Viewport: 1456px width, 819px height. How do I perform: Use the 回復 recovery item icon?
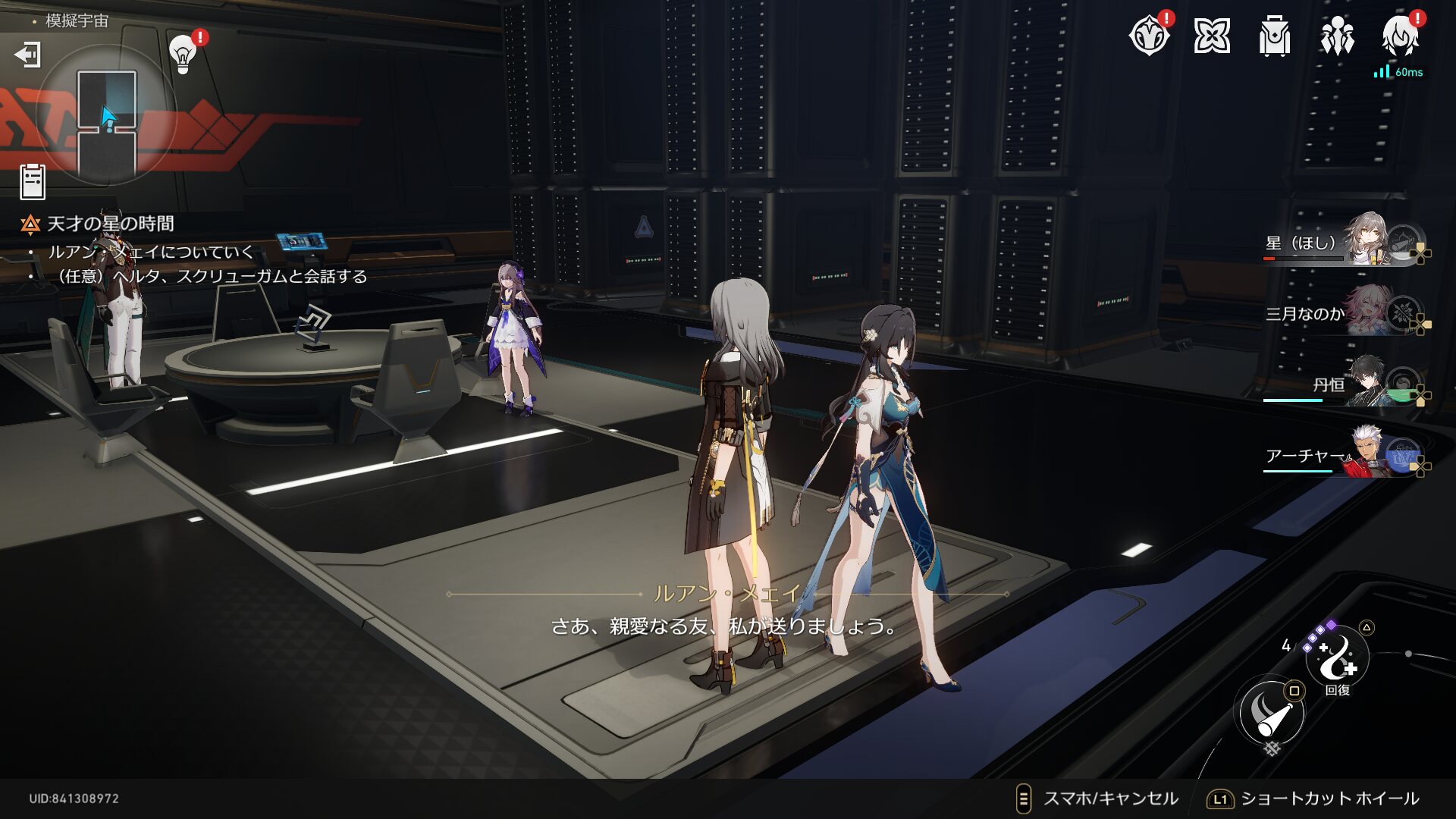[x=1337, y=658]
